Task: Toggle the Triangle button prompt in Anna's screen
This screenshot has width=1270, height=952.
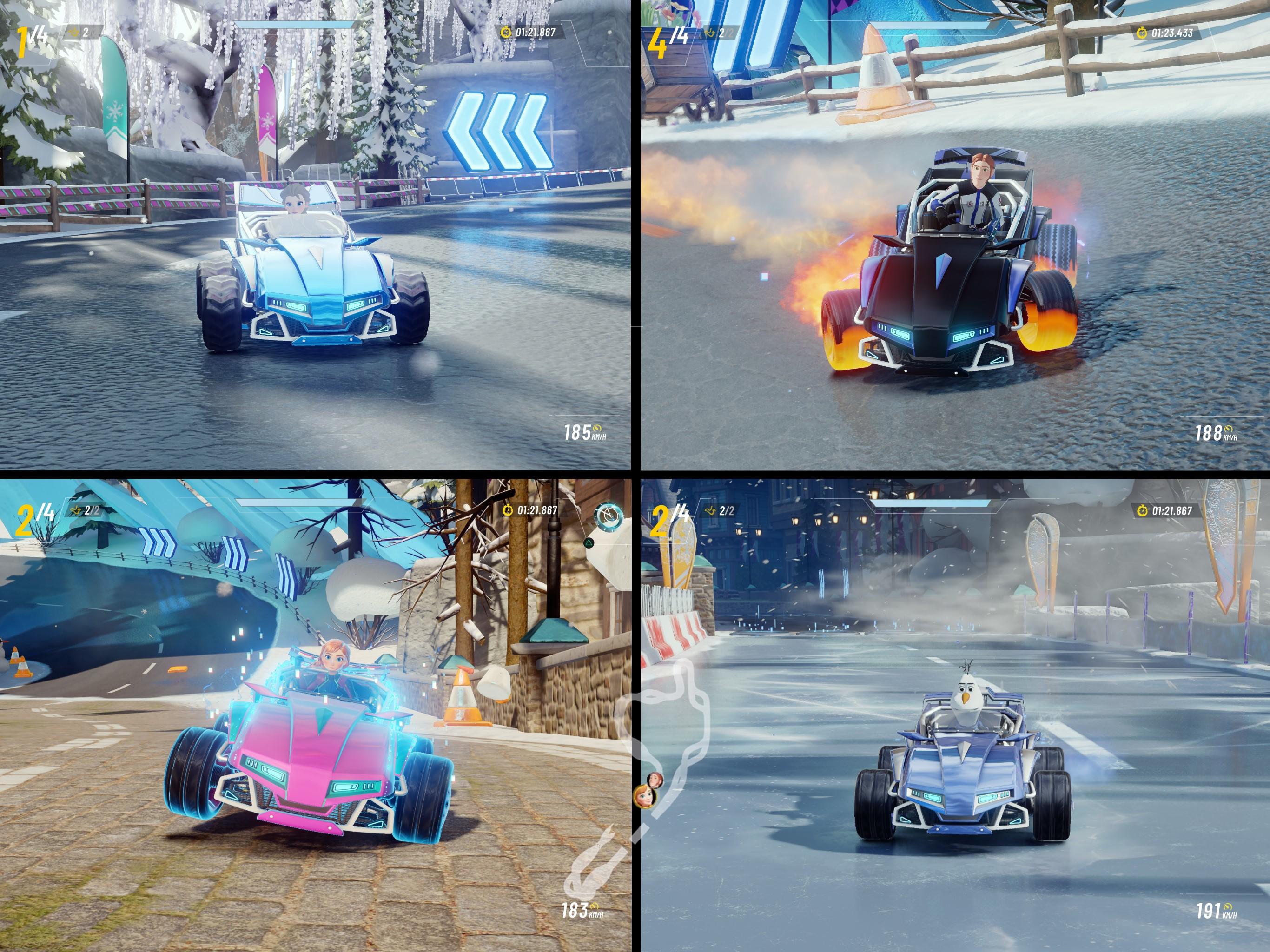Action: (589, 543)
